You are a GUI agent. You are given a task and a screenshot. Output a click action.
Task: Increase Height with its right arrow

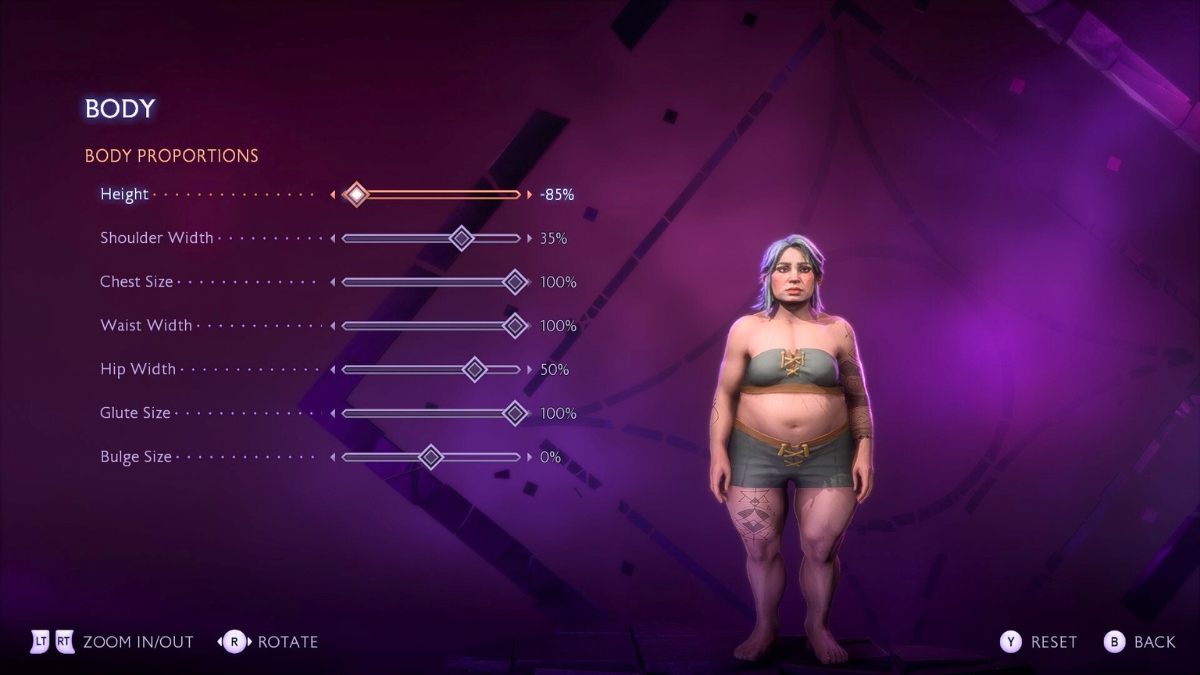click(530, 194)
